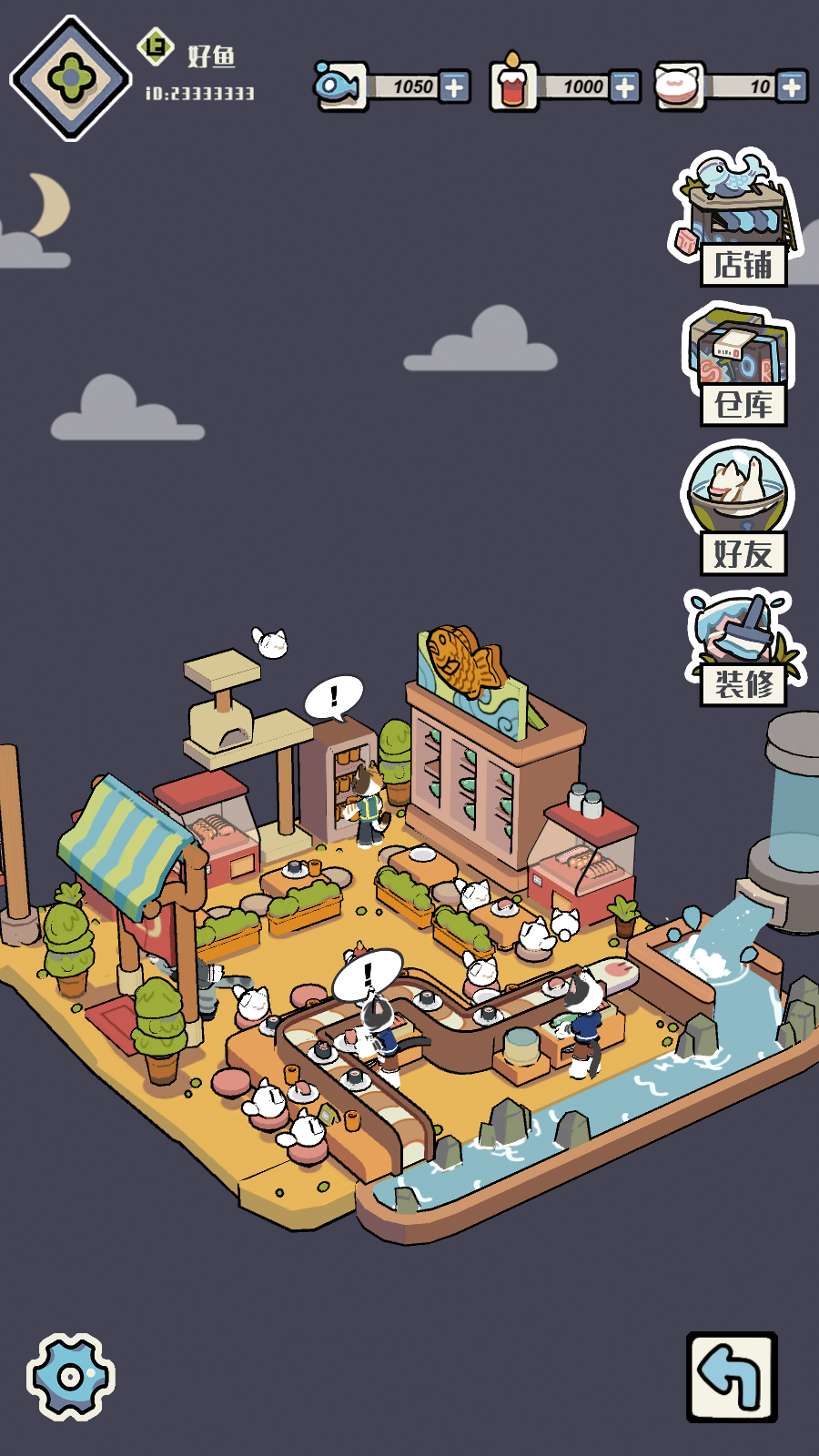
Task: Add more cat bowl currency with plus
Action: pyautogui.click(x=792, y=87)
